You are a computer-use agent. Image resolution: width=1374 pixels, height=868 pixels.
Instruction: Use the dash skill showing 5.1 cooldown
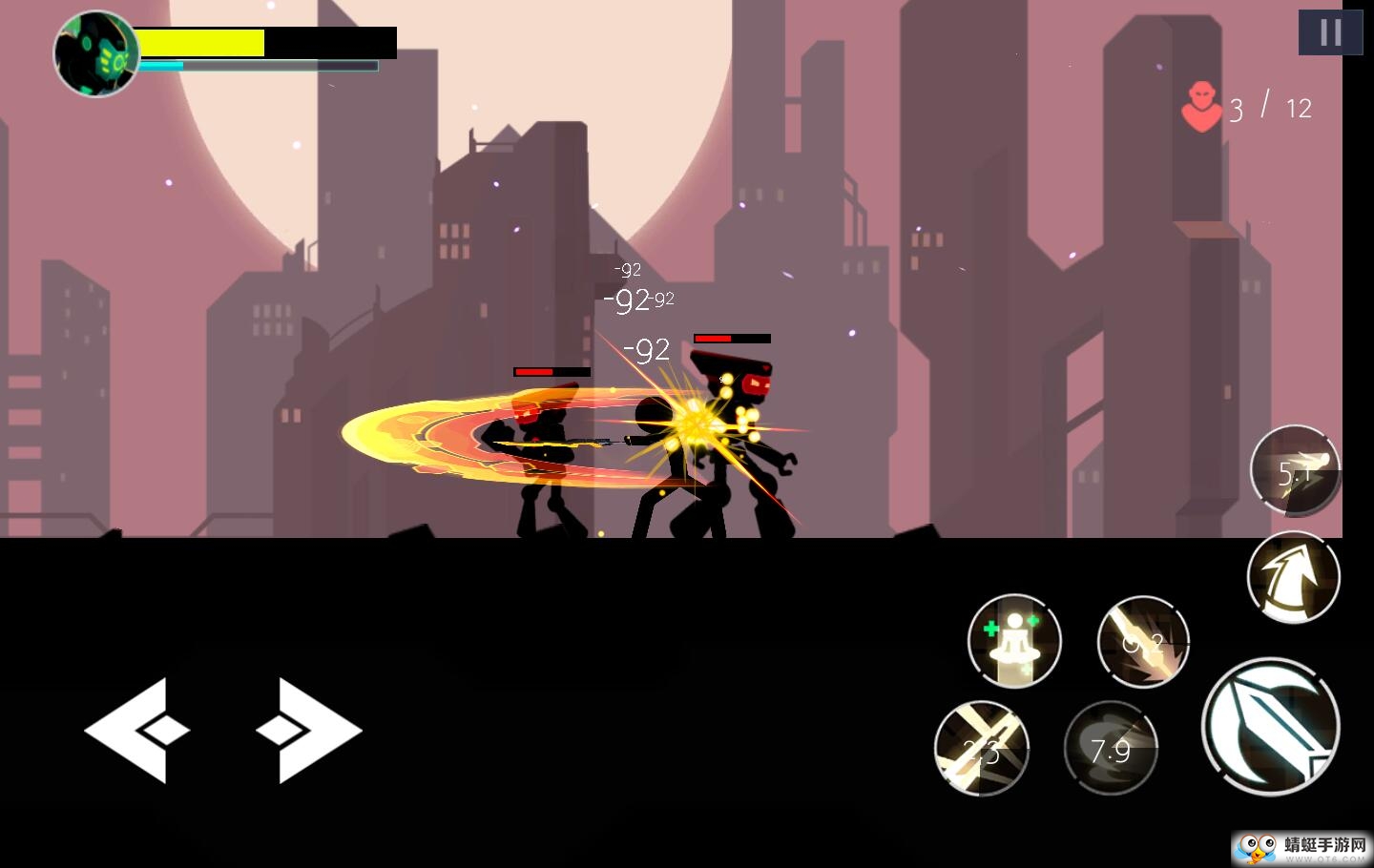(x=1295, y=471)
